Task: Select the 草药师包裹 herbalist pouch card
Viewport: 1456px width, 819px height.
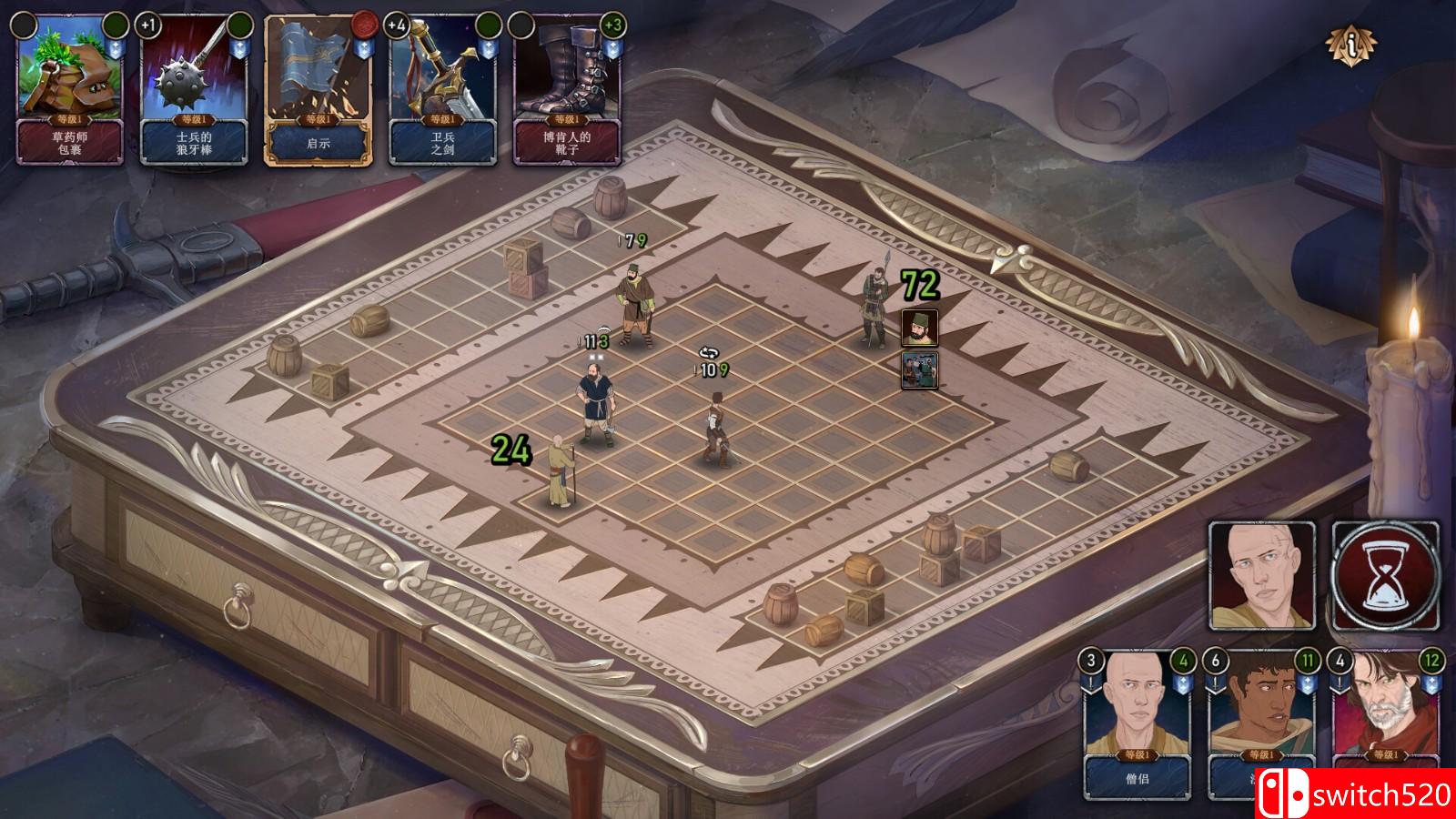Action: [68, 91]
